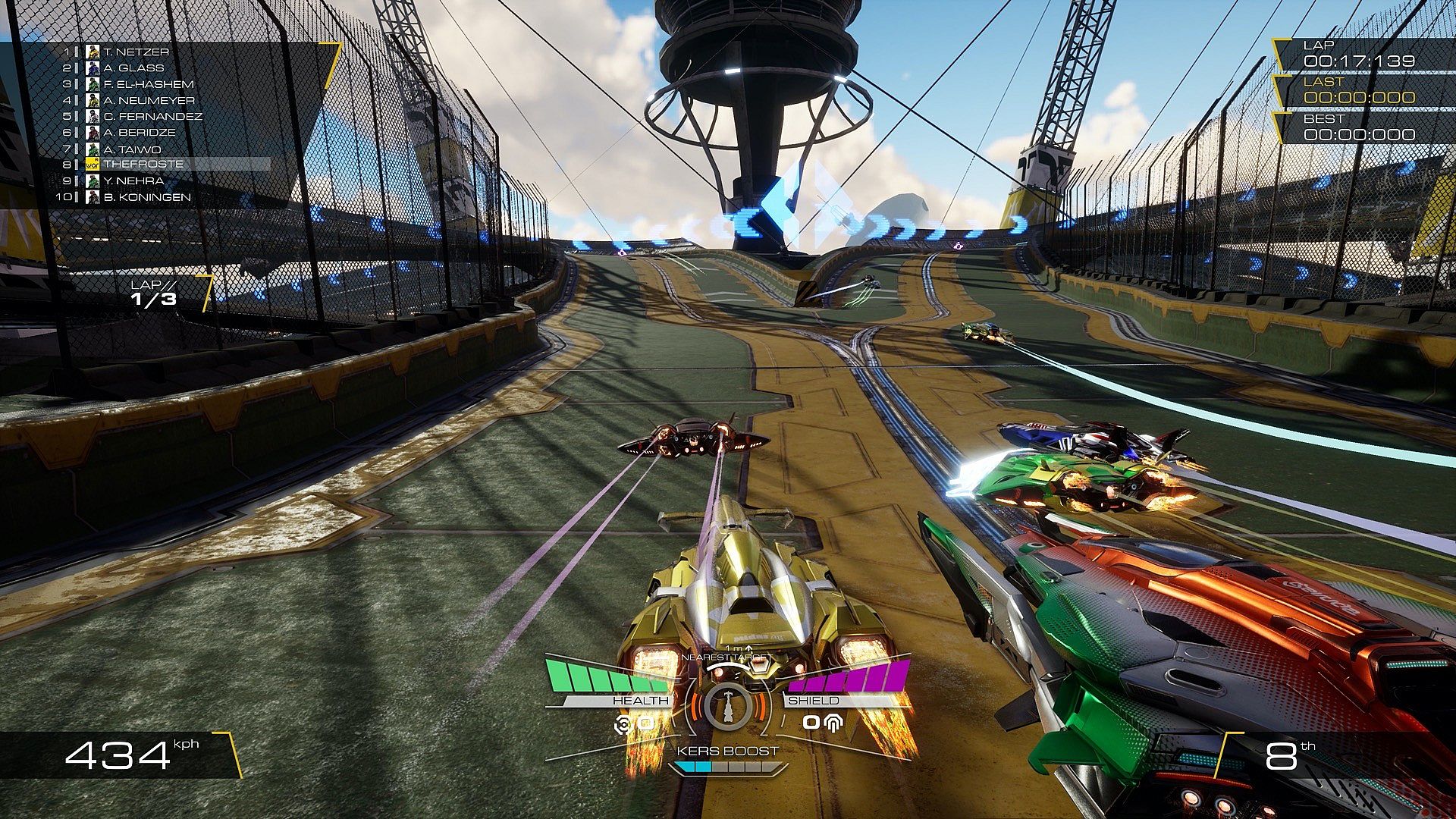
Task: Click the hexagonal weapon icon under Health
Action: (x=623, y=723)
